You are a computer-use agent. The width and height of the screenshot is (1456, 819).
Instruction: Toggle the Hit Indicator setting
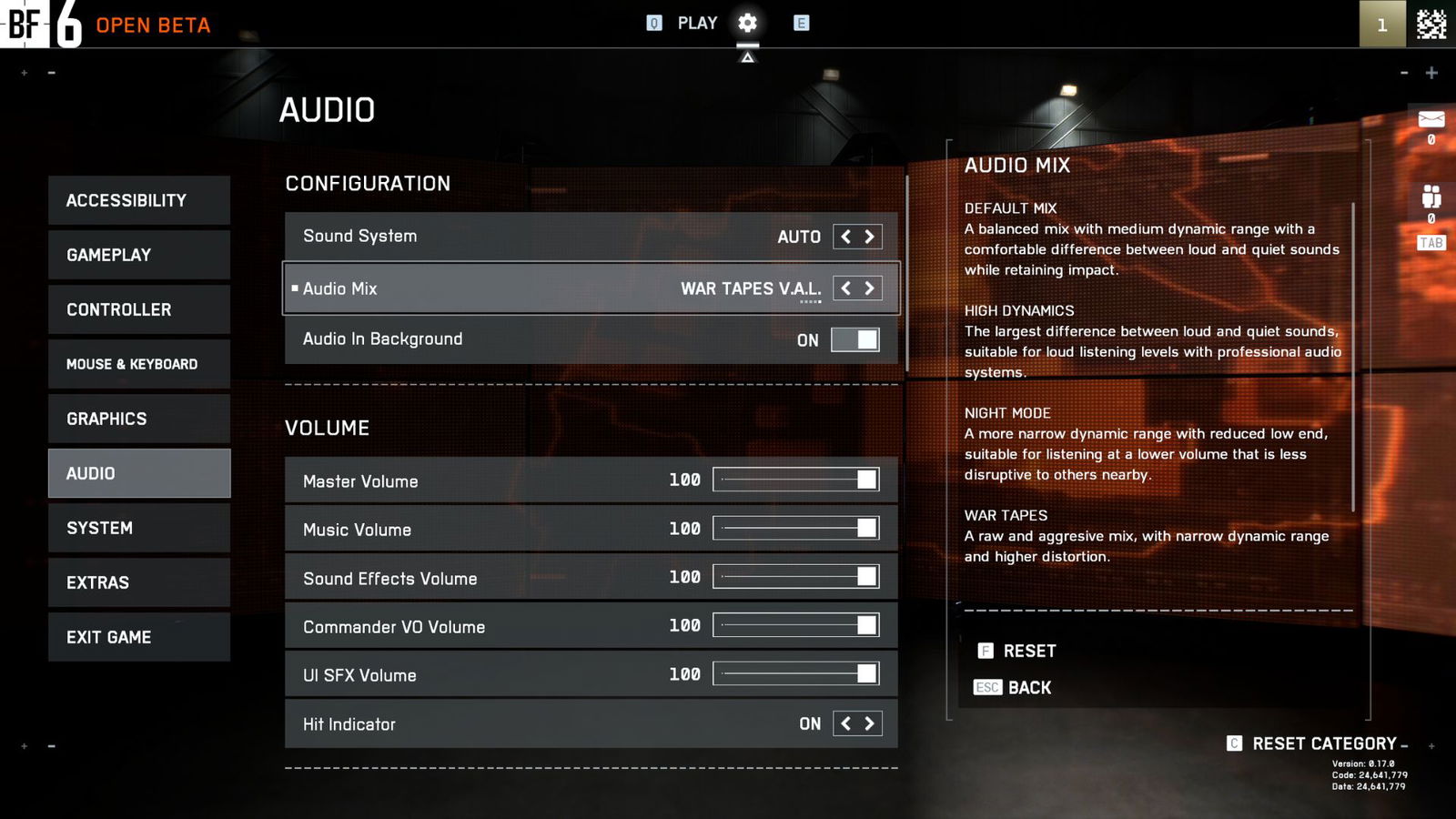coord(856,723)
